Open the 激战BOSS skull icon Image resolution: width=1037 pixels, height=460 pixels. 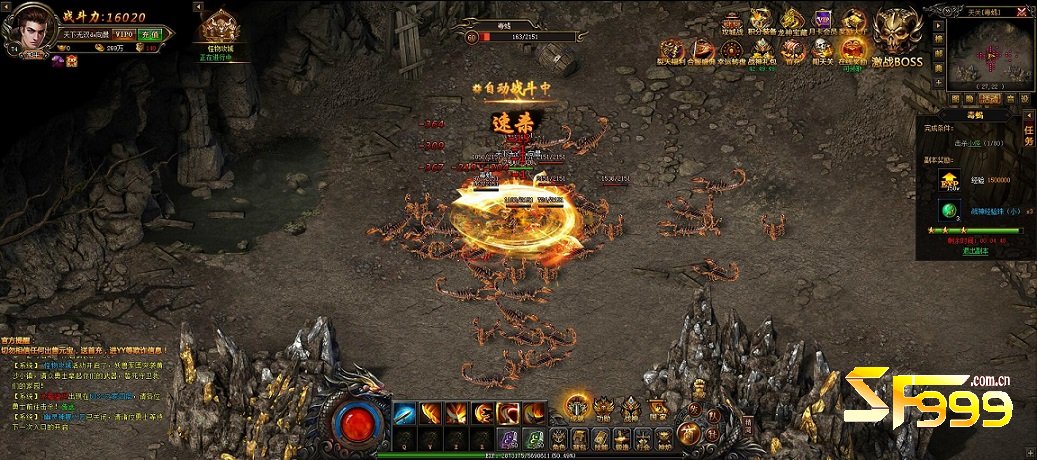coord(896,31)
